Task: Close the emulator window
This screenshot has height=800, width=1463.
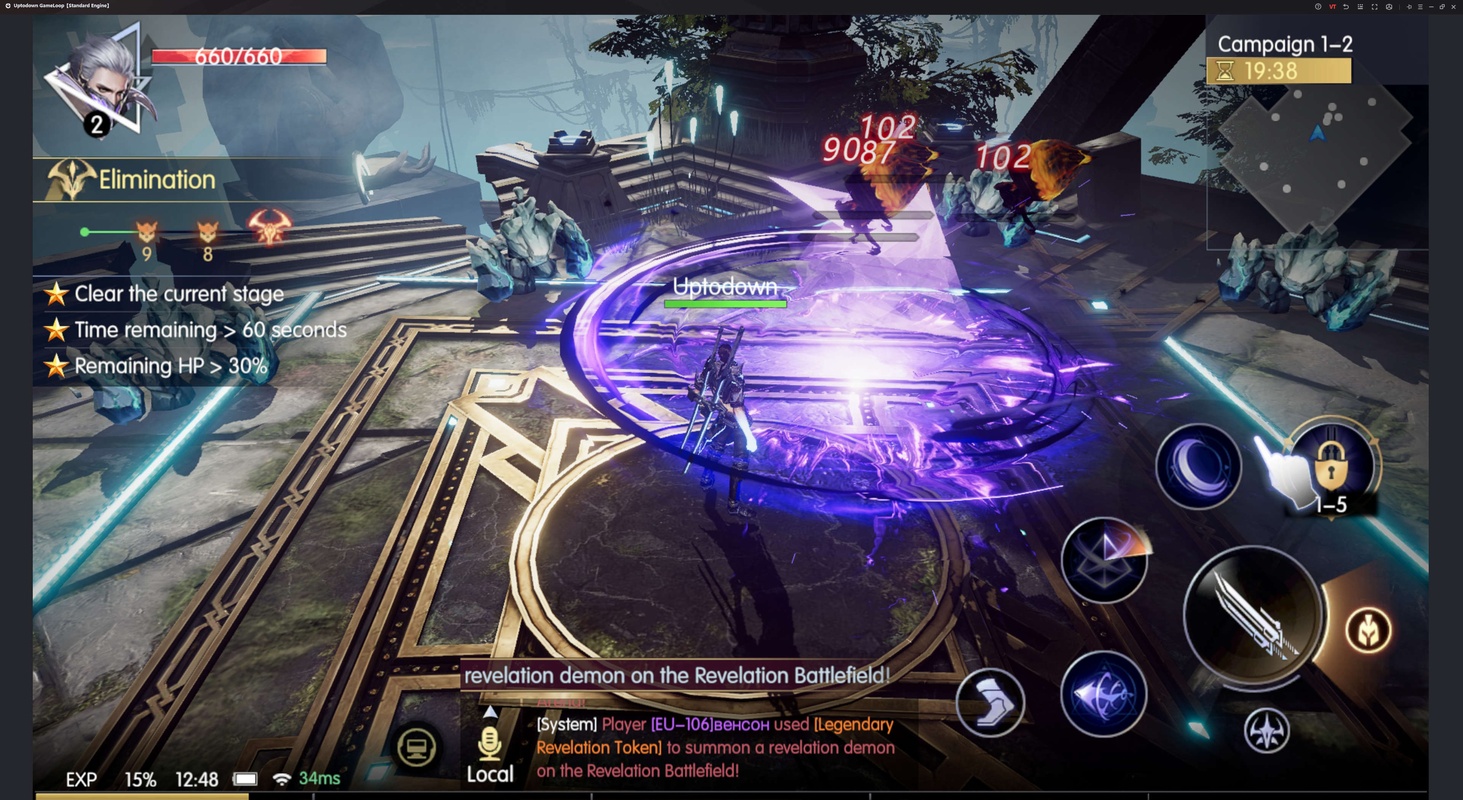Action: 1453,7
